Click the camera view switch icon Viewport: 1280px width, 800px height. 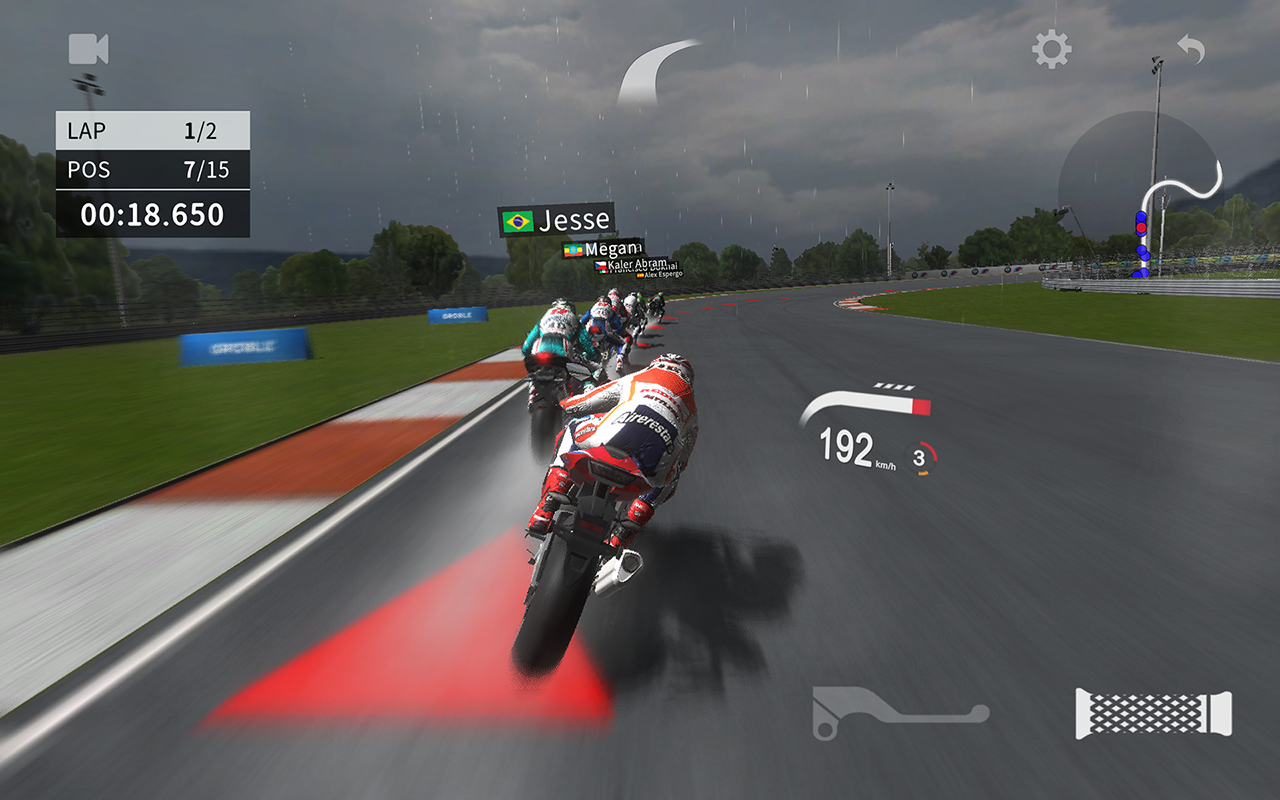point(86,50)
